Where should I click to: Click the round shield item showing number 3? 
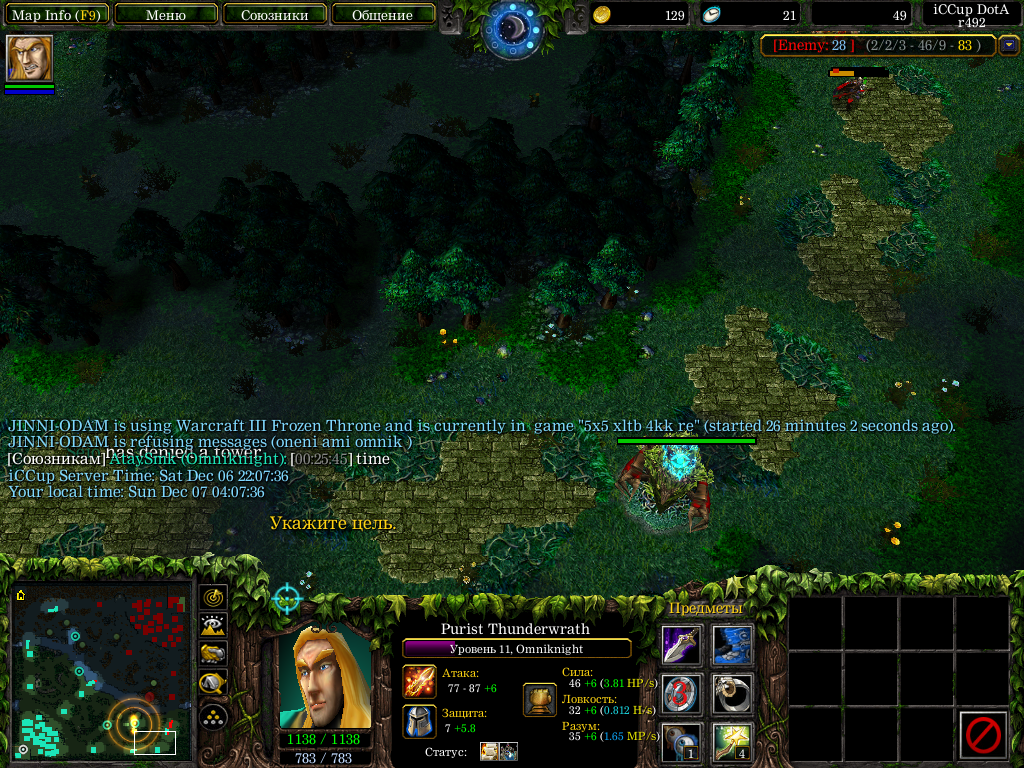point(682,694)
